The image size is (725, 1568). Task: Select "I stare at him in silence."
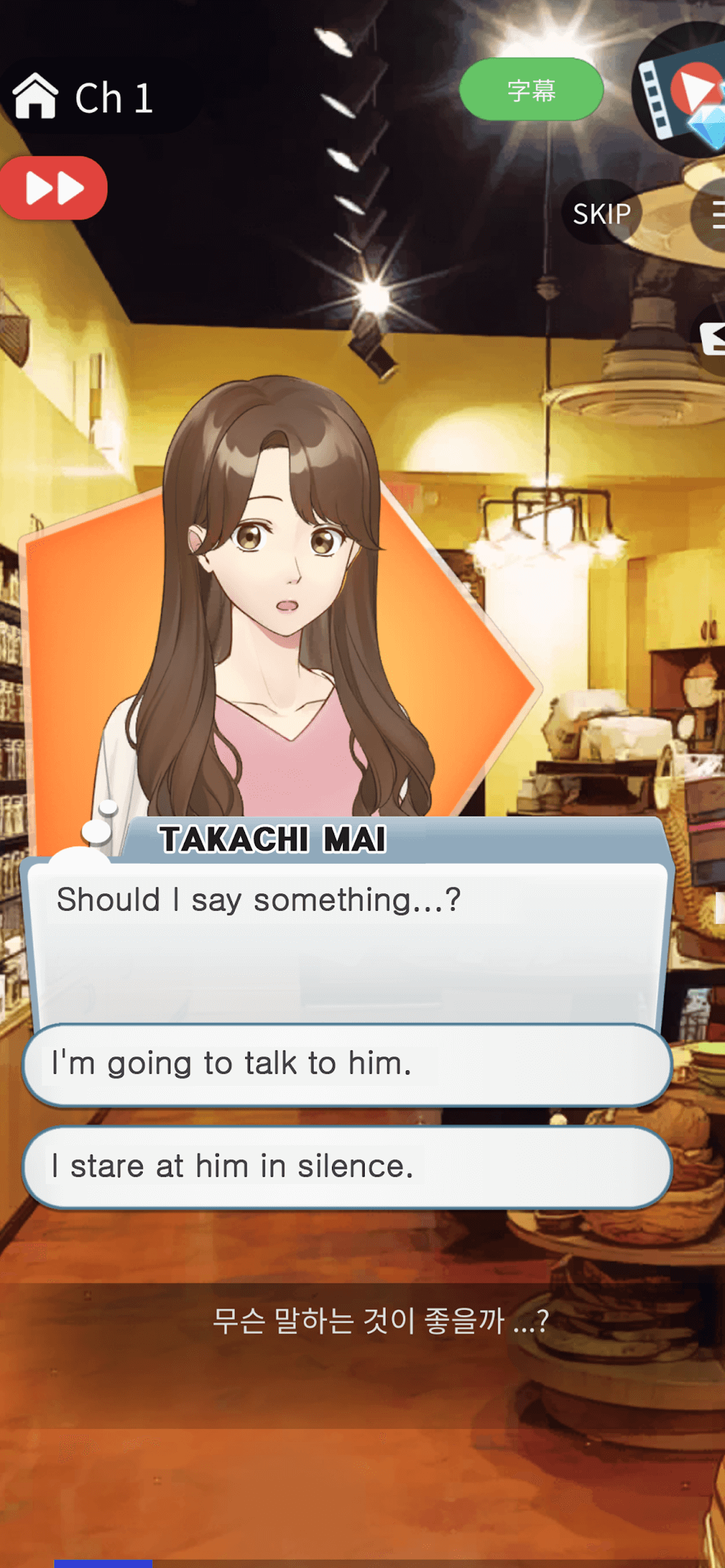pyautogui.click(x=347, y=1167)
